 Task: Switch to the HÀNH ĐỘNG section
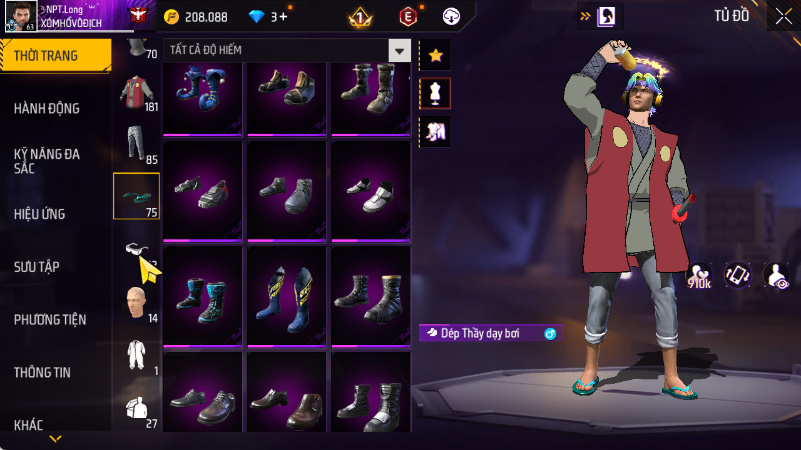point(47,108)
